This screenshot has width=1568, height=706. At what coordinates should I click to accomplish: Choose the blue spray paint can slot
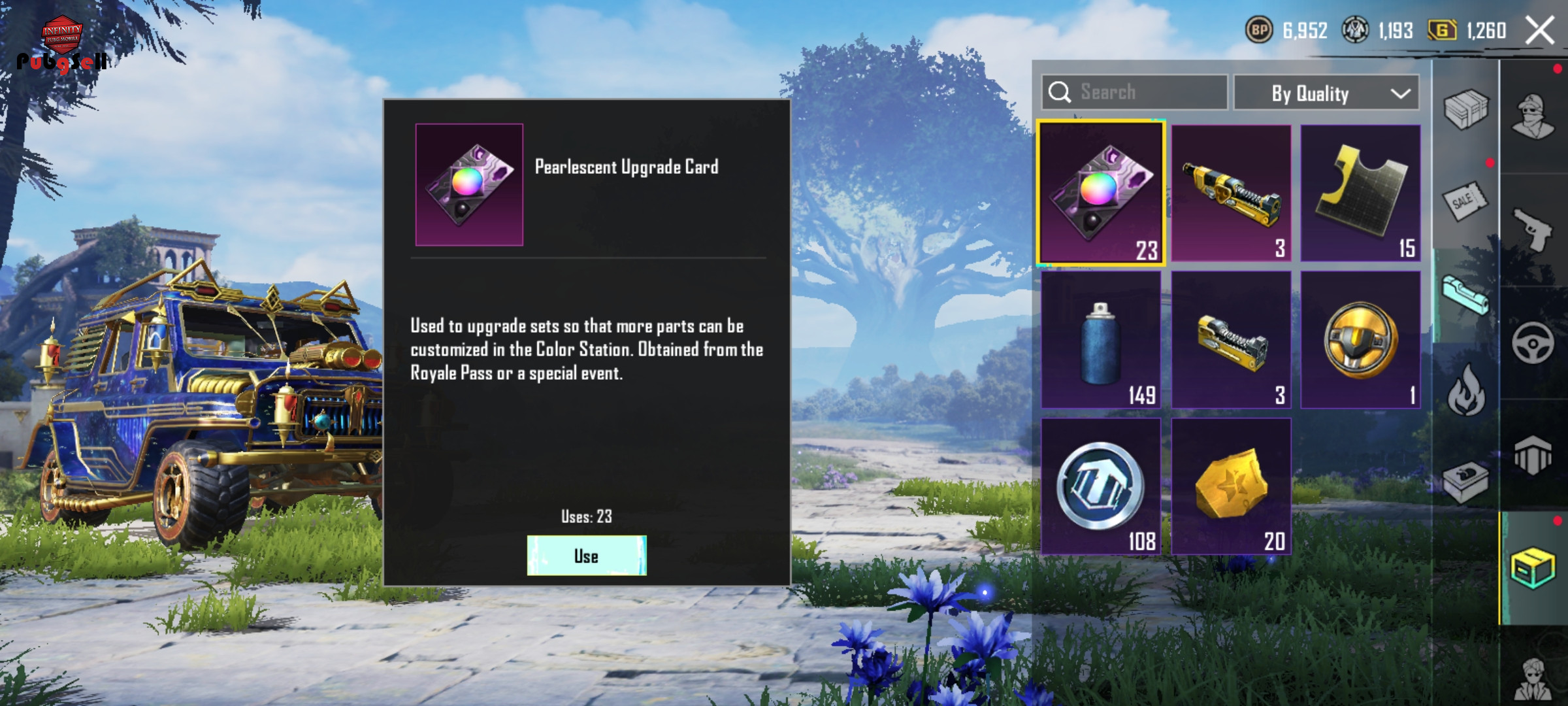[1101, 340]
